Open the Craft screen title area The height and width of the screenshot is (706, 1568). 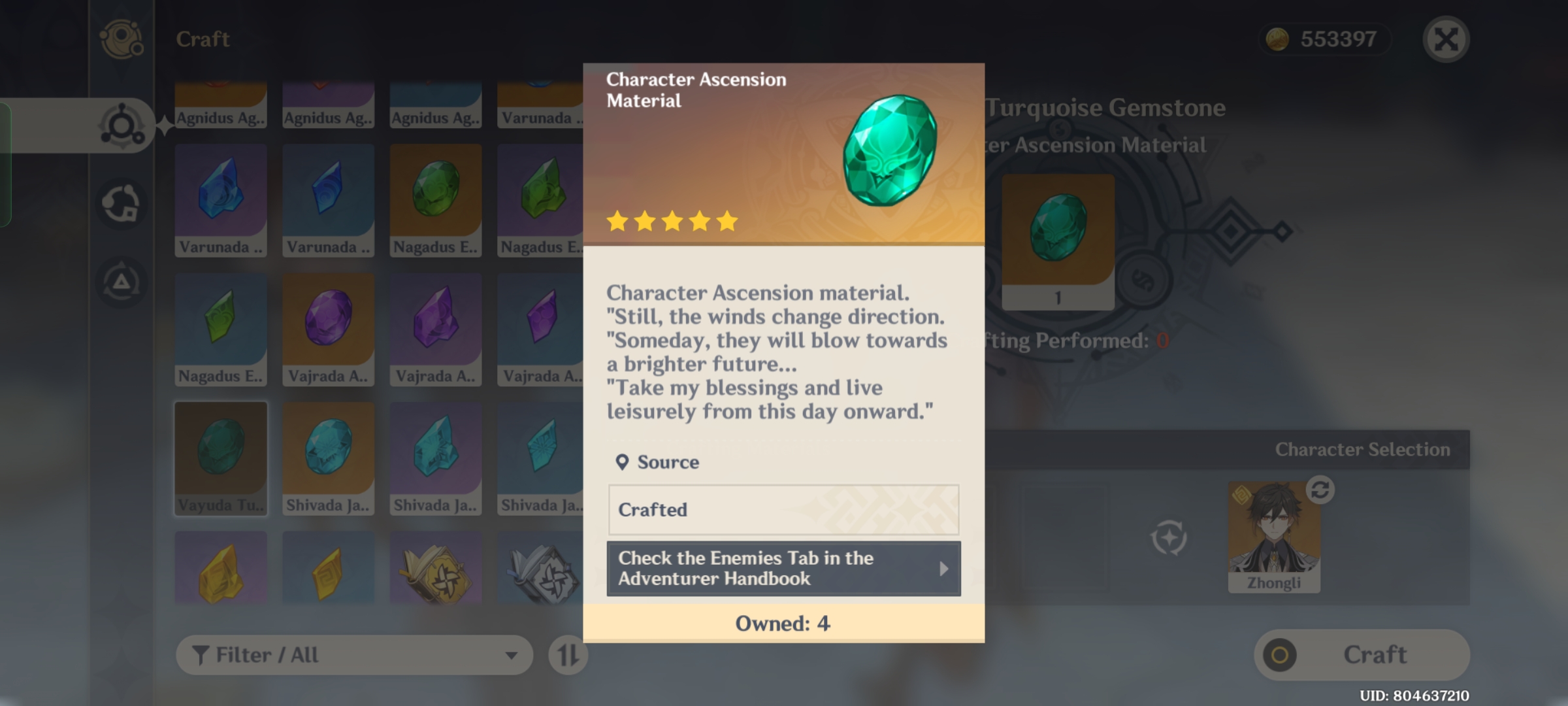tap(201, 39)
